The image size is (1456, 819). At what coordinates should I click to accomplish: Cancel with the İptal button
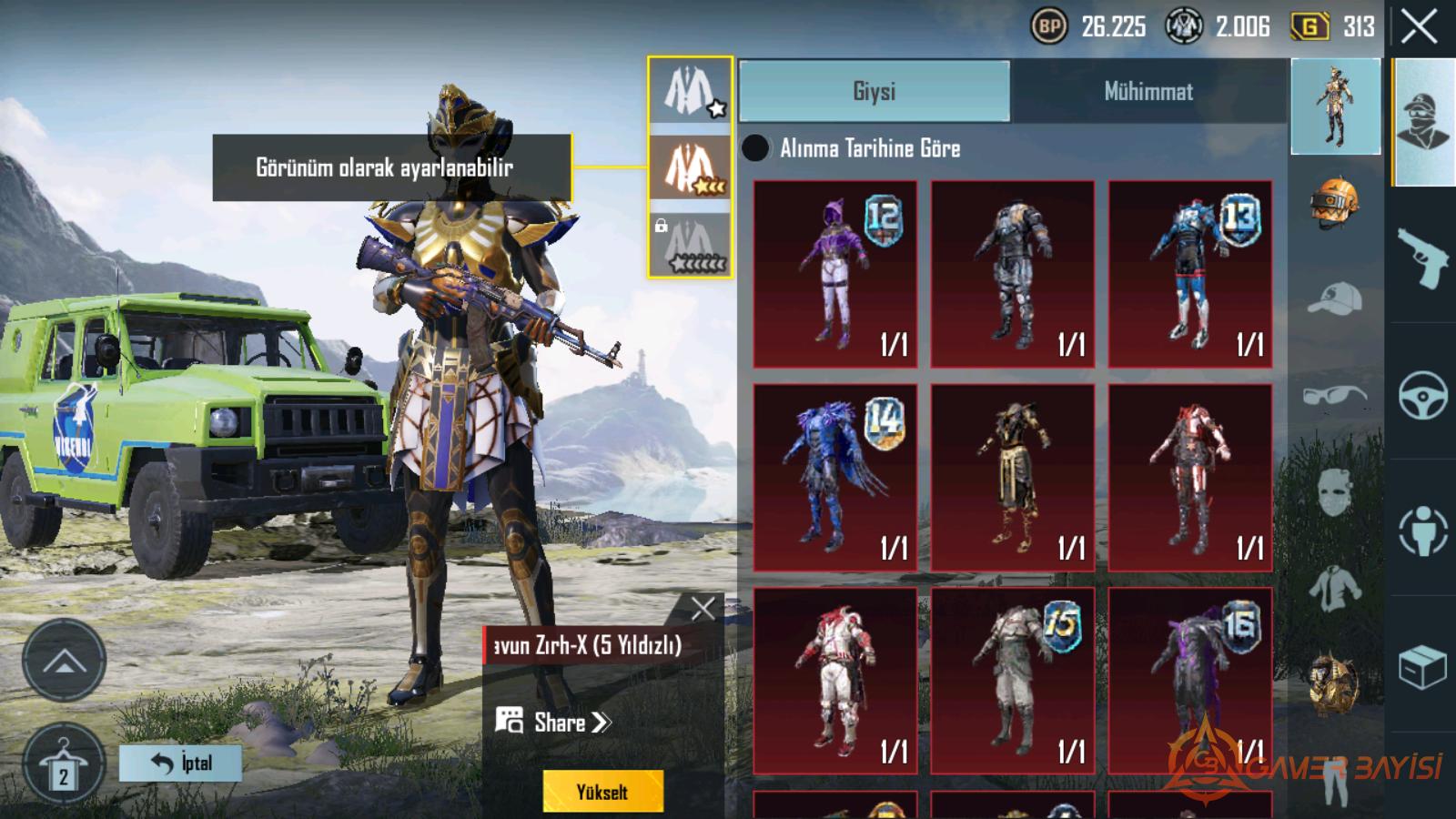click(181, 763)
